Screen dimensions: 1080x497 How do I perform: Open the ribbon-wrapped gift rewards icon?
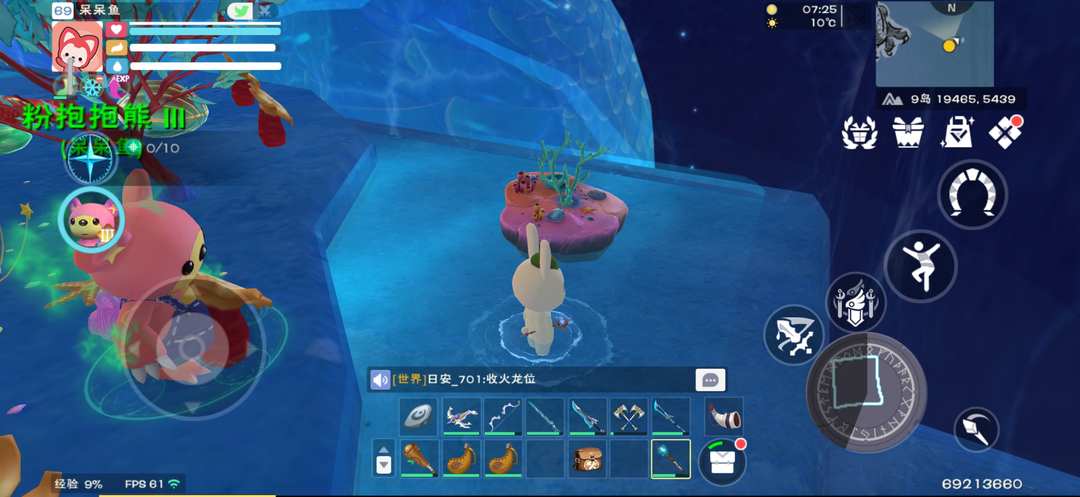pos(908,133)
